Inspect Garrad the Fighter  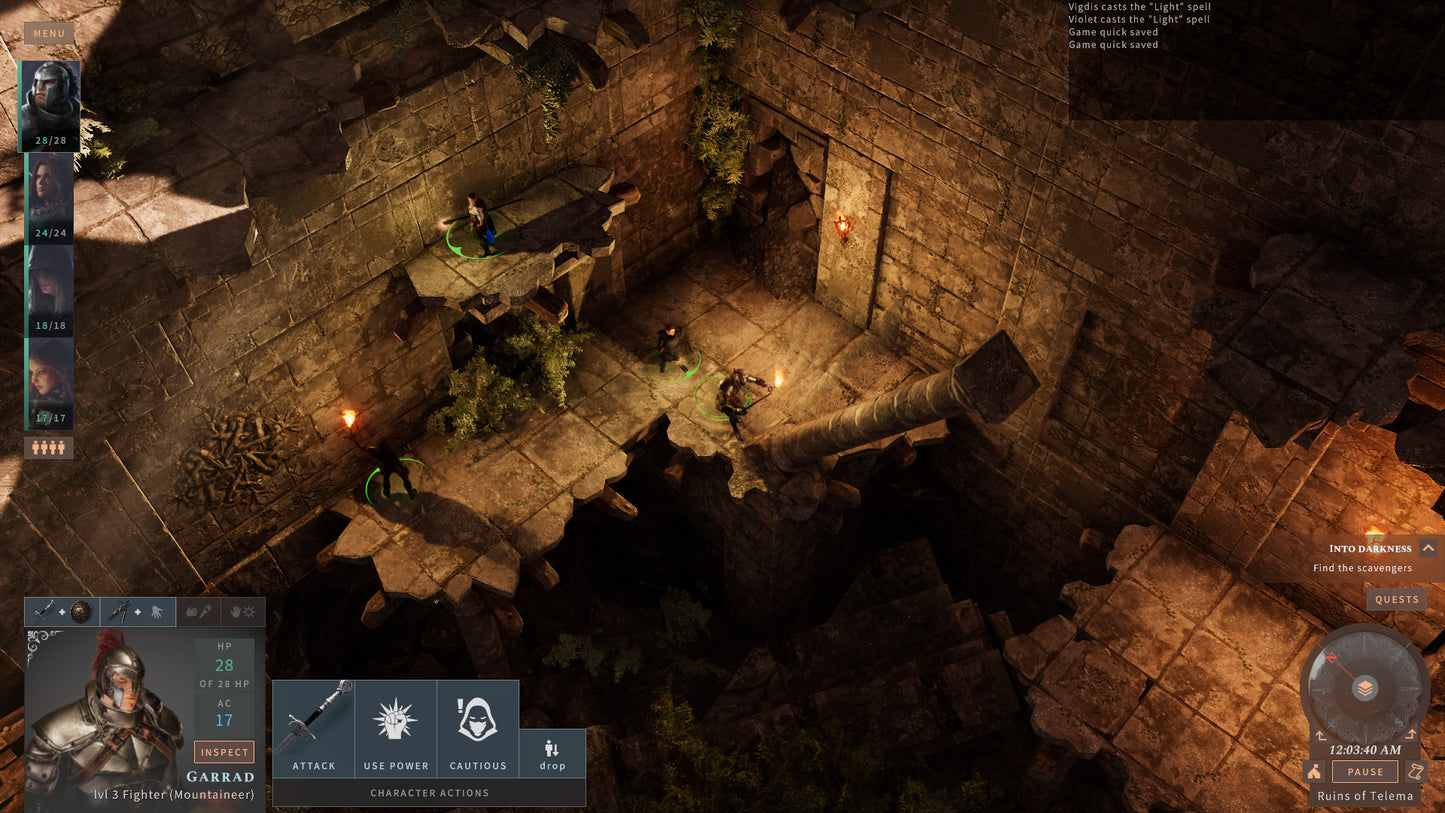pos(224,752)
